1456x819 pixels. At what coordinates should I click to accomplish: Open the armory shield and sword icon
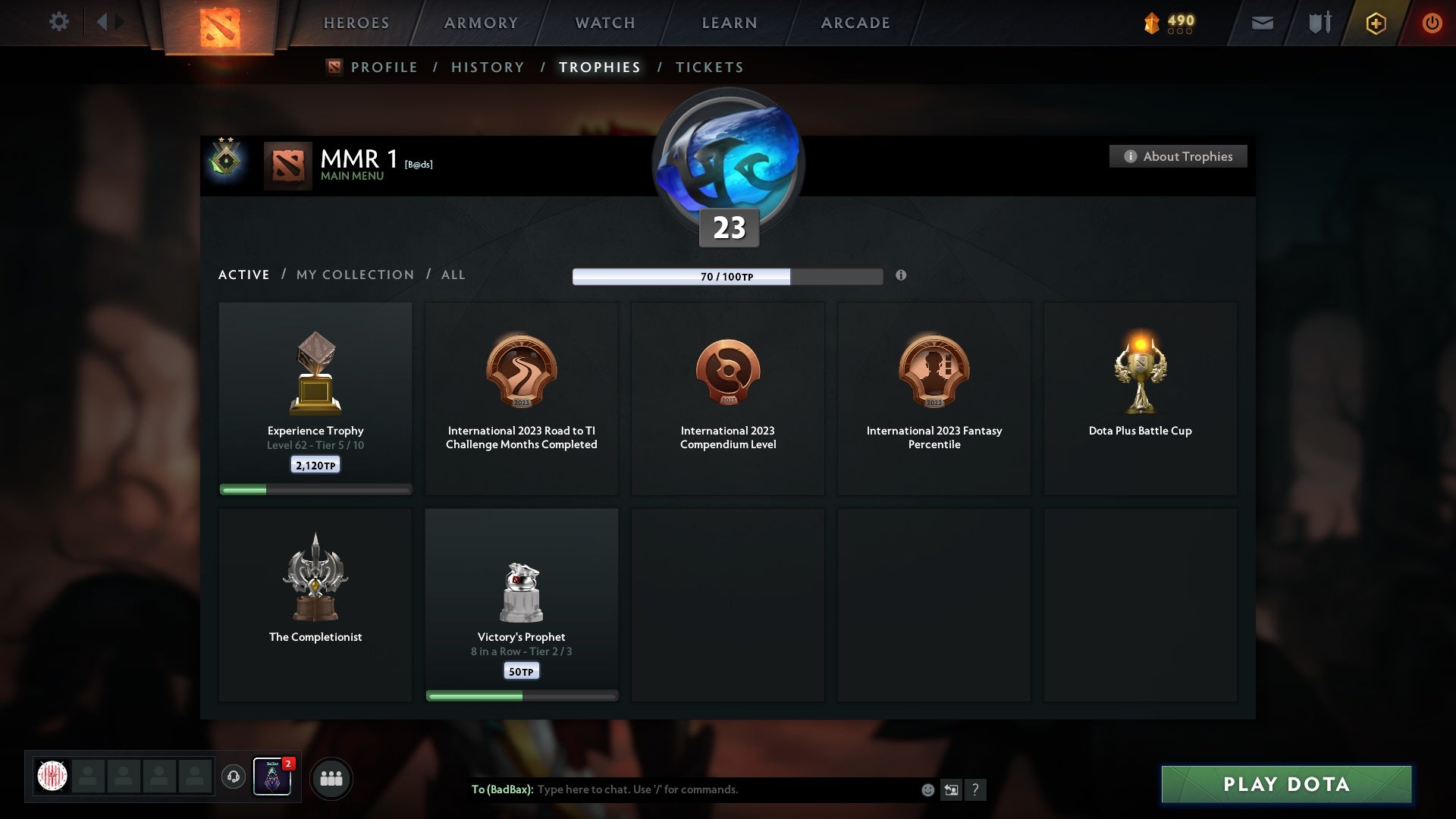coord(1319,22)
